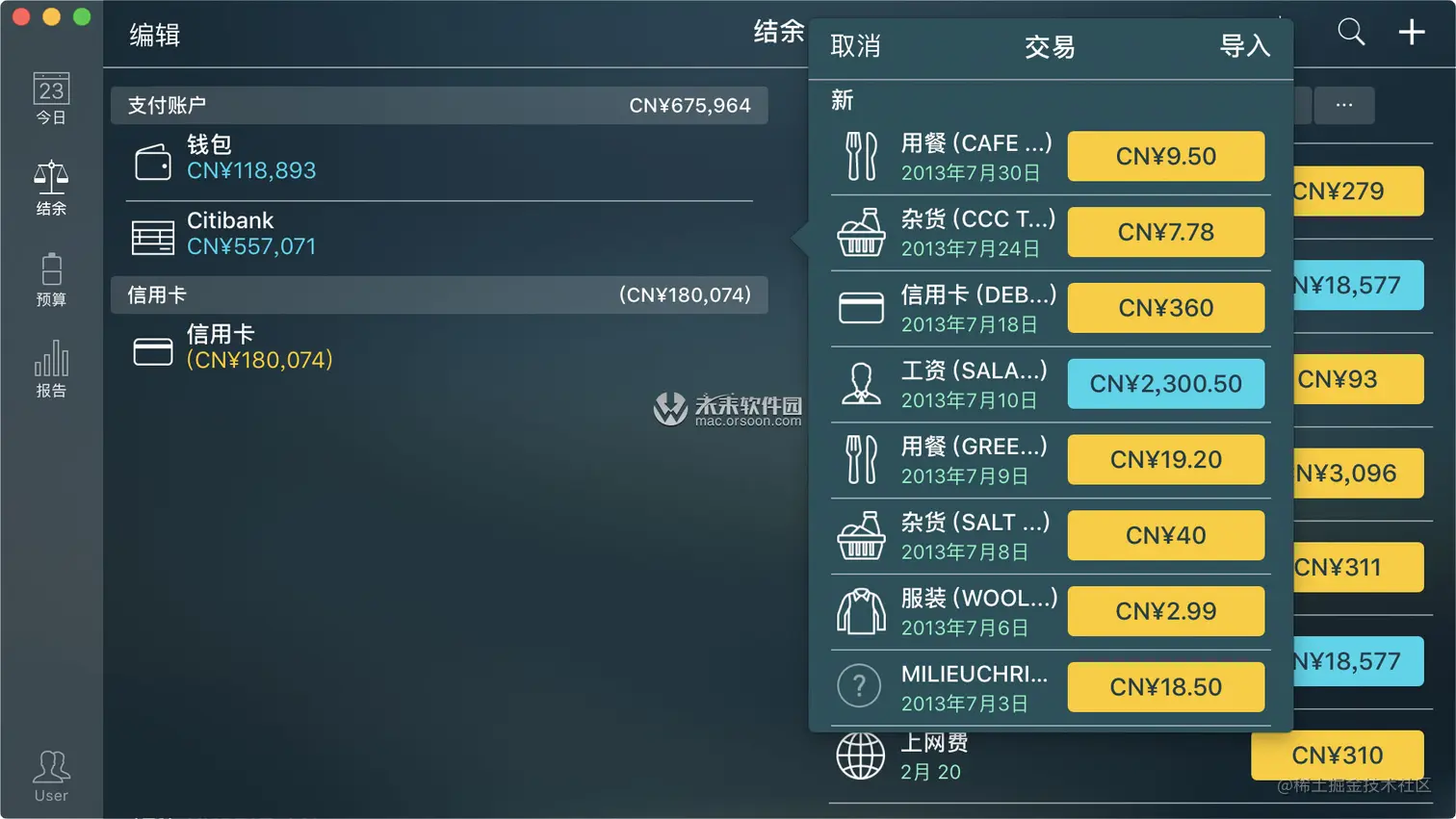Open the User profile section
Image resolution: width=1456 pixels, height=819 pixels.
[51, 776]
